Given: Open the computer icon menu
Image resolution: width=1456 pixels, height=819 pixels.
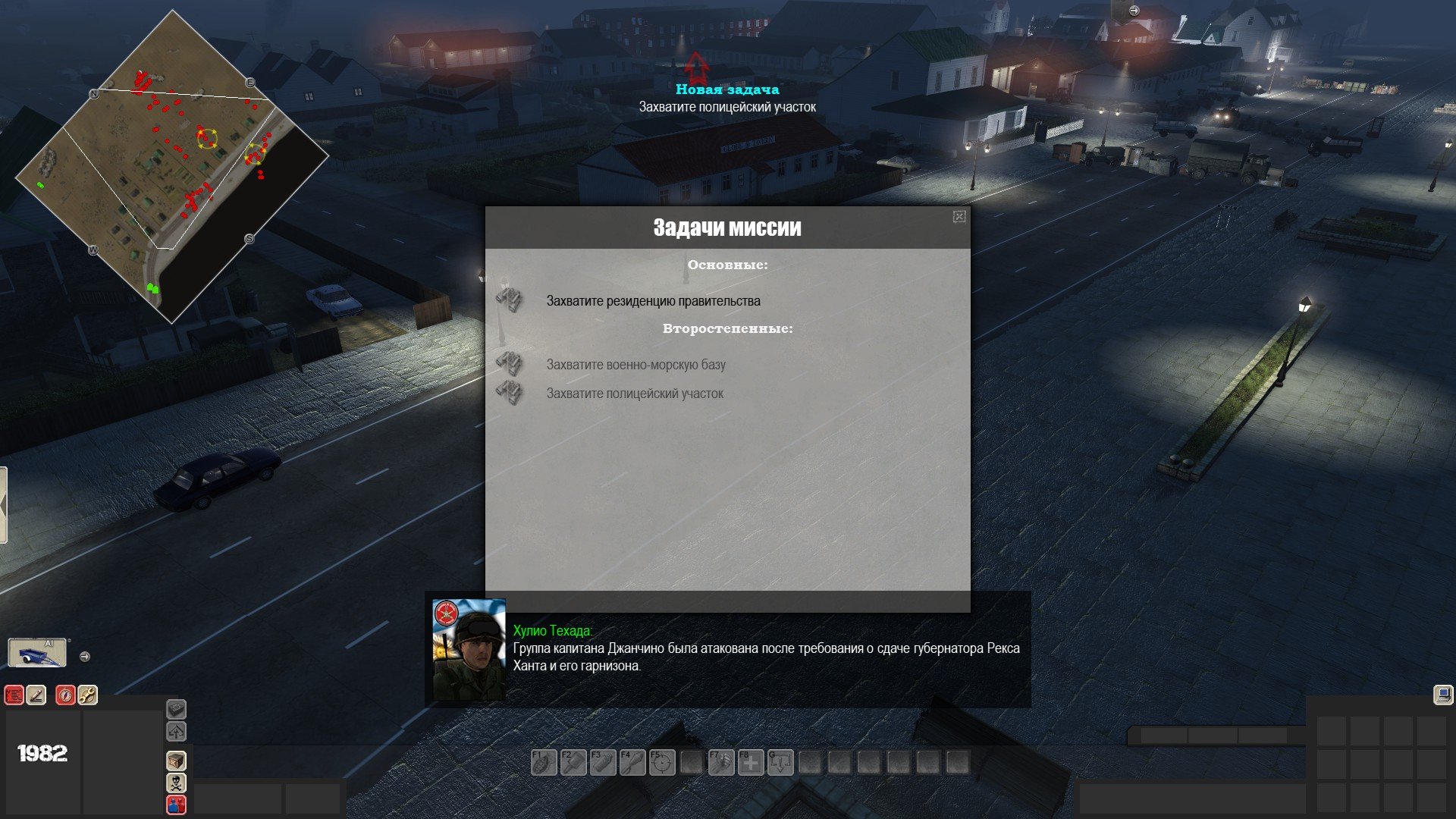Looking at the screenshot, I should [1442, 695].
